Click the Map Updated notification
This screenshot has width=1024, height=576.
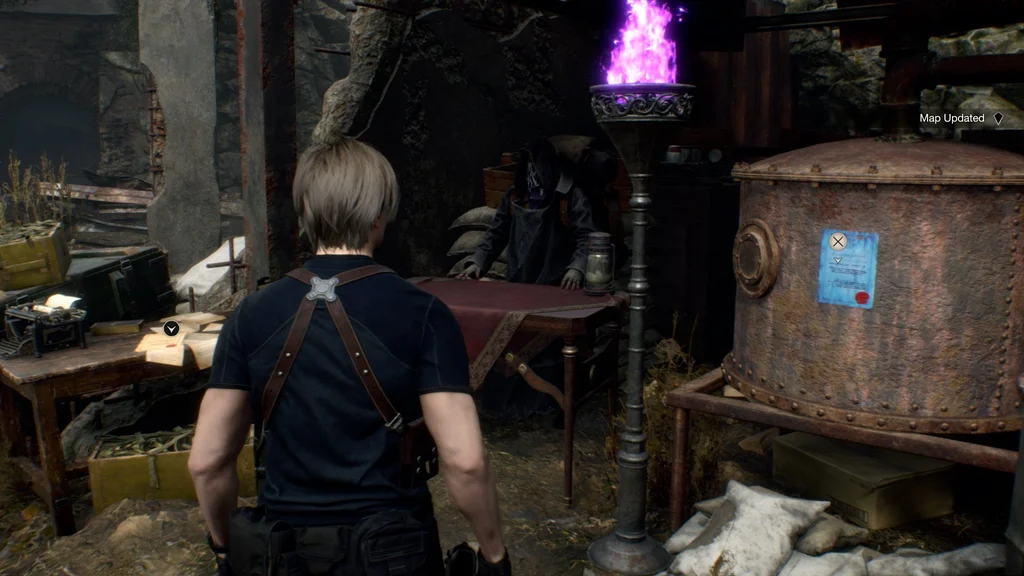click(952, 118)
